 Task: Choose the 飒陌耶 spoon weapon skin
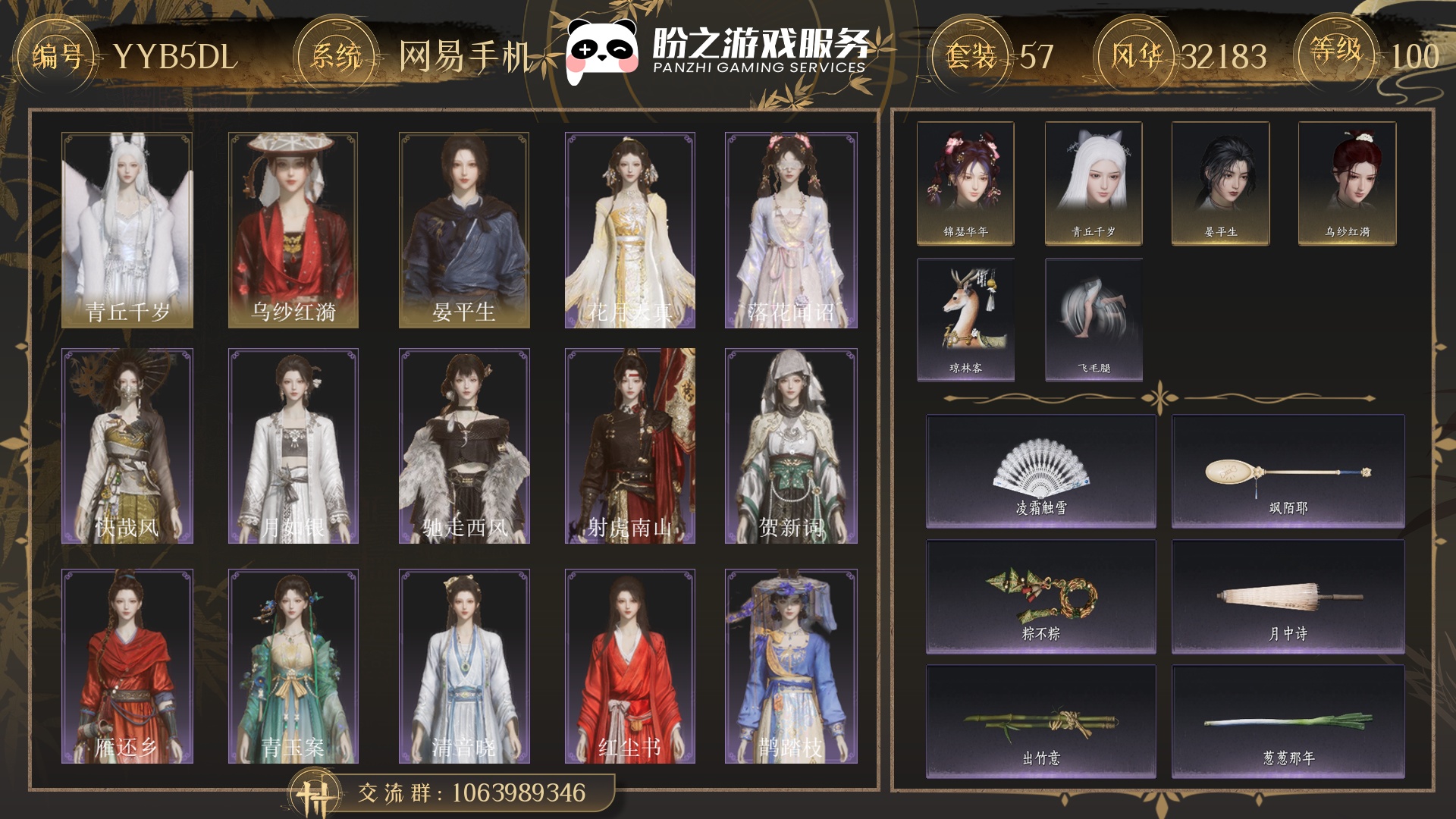click(x=1288, y=472)
